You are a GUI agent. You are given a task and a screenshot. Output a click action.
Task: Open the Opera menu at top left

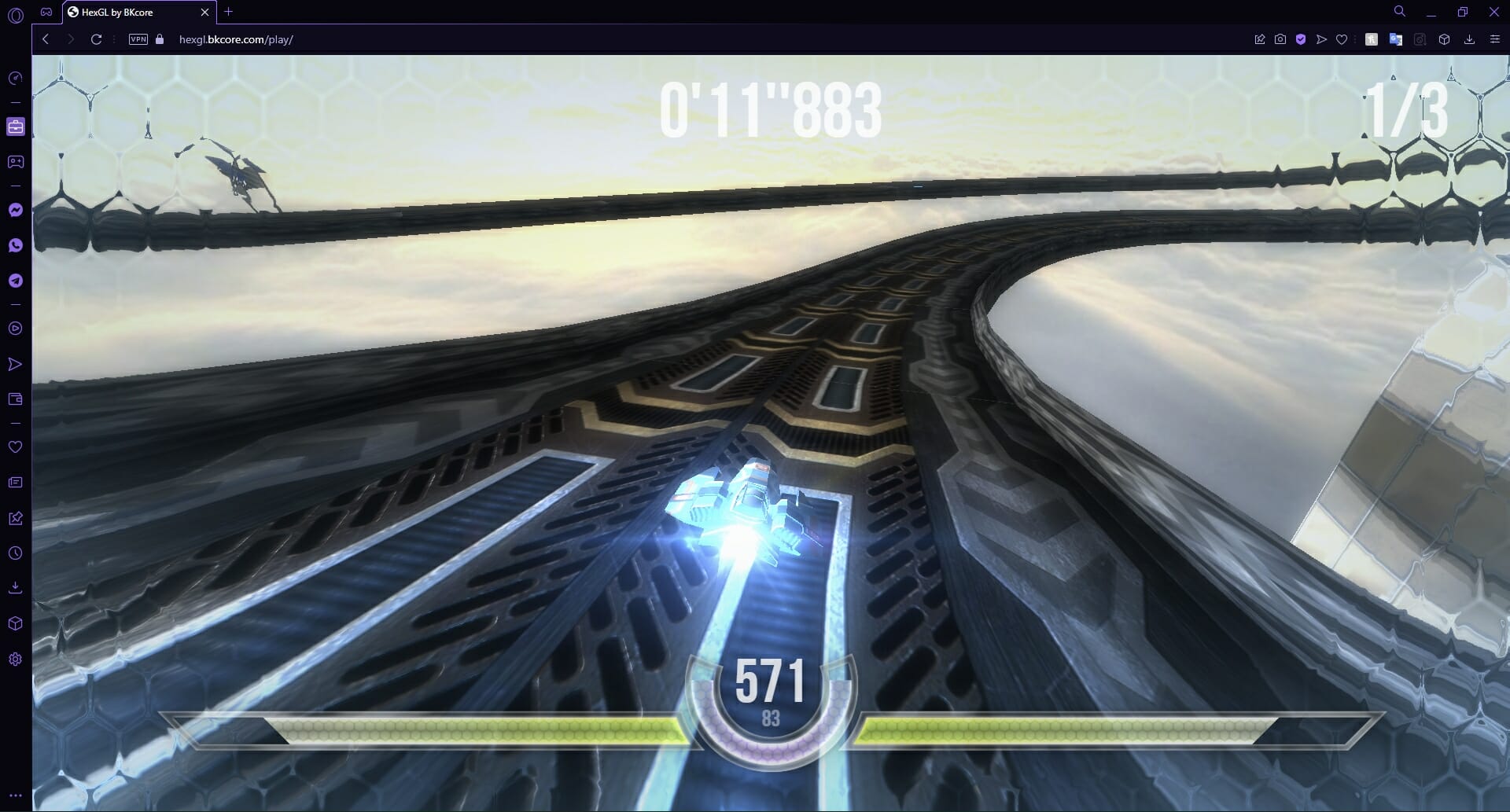pyautogui.click(x=15, y=12)
